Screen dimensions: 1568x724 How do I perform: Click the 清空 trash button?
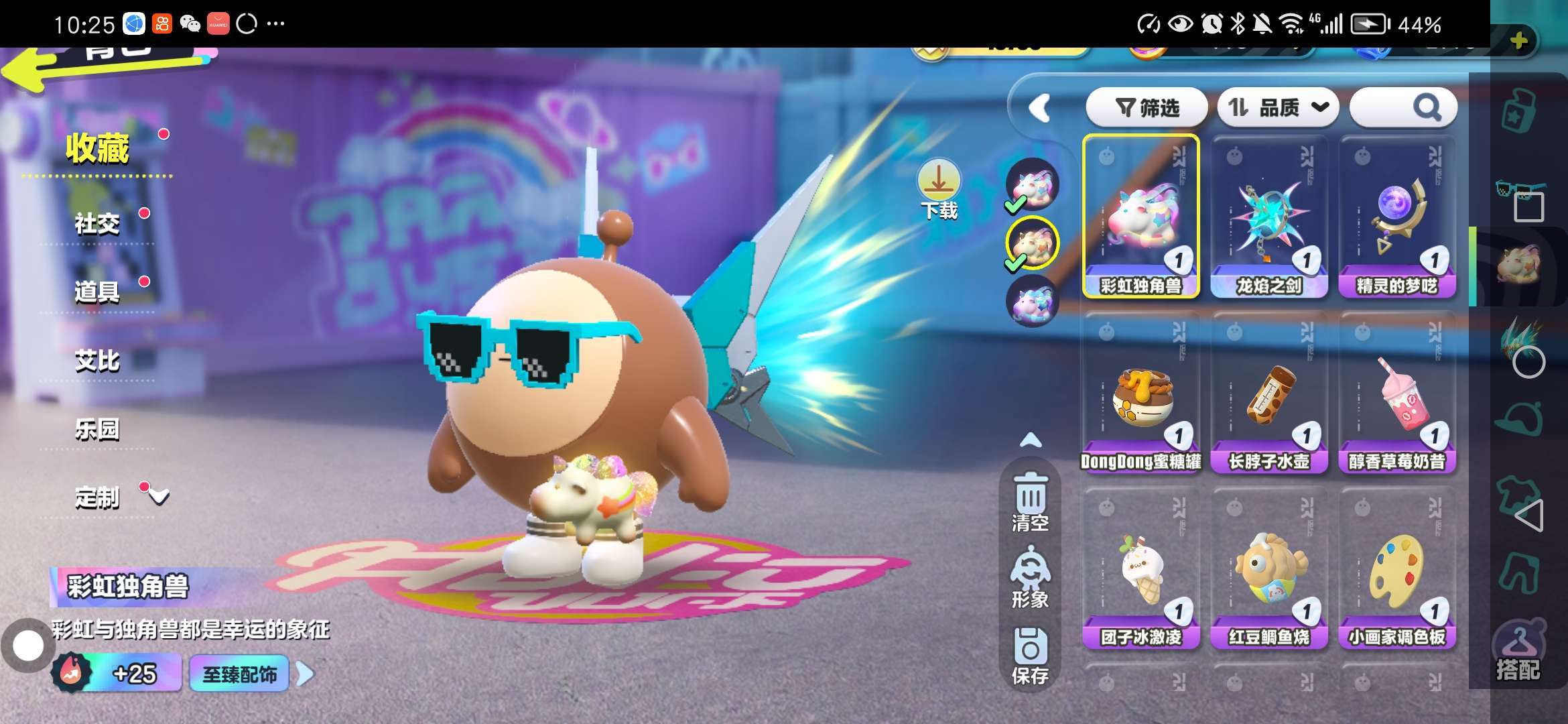pos(1031,502)
